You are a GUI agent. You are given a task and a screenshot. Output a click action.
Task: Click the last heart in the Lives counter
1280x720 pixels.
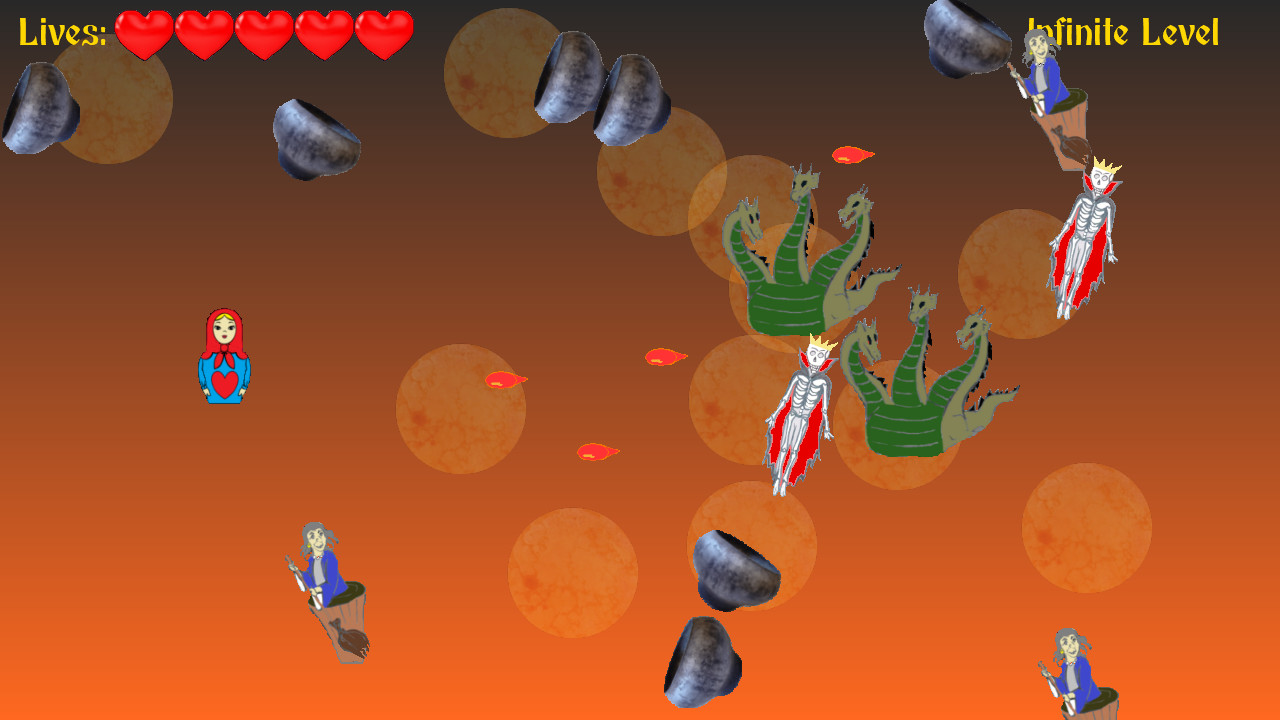tap(384, 33)
